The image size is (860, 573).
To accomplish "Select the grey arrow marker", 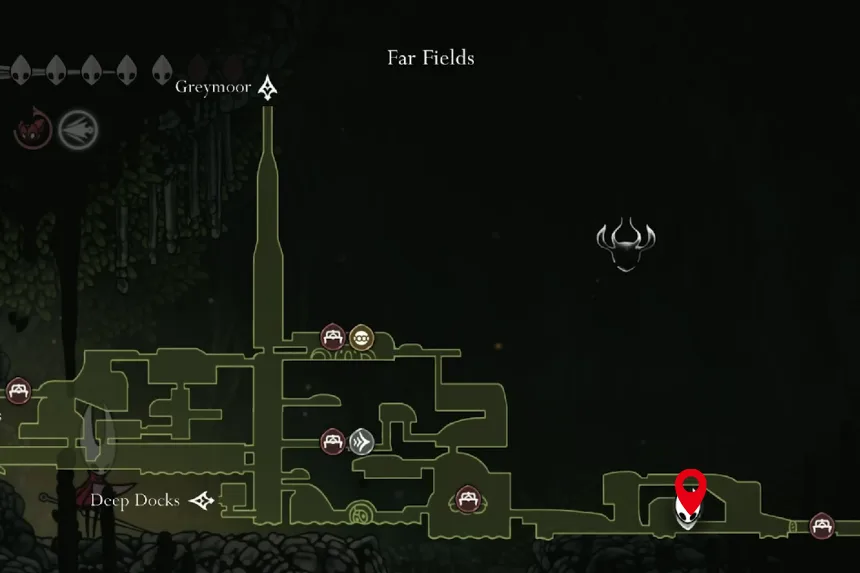I will pos(361,441).
